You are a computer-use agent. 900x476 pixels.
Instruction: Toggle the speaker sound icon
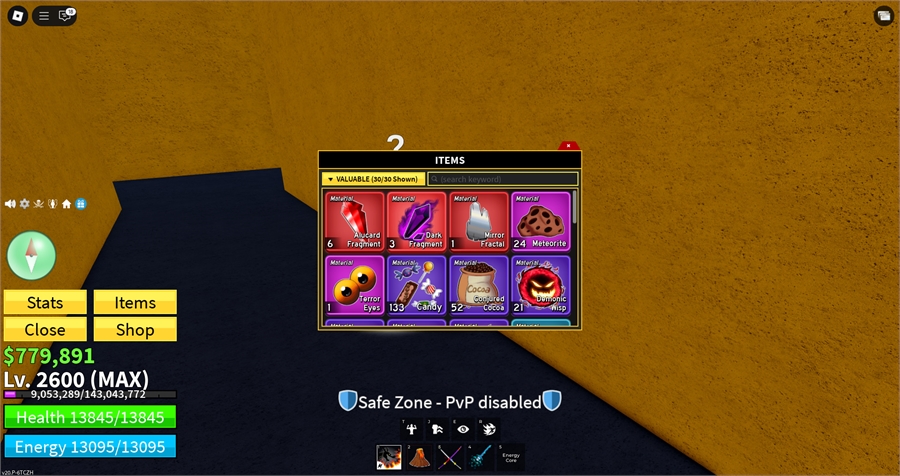coord(10,204)
